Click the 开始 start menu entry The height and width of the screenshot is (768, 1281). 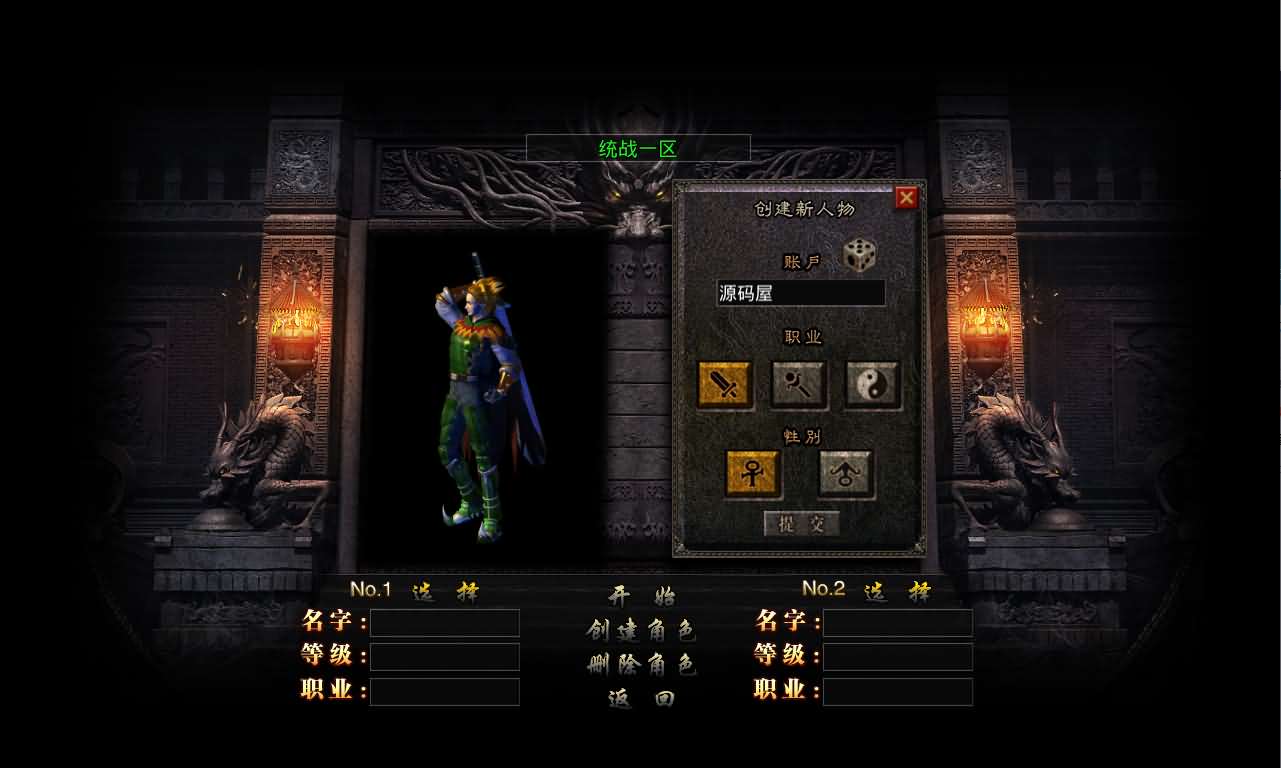click(x=640, y=594)
